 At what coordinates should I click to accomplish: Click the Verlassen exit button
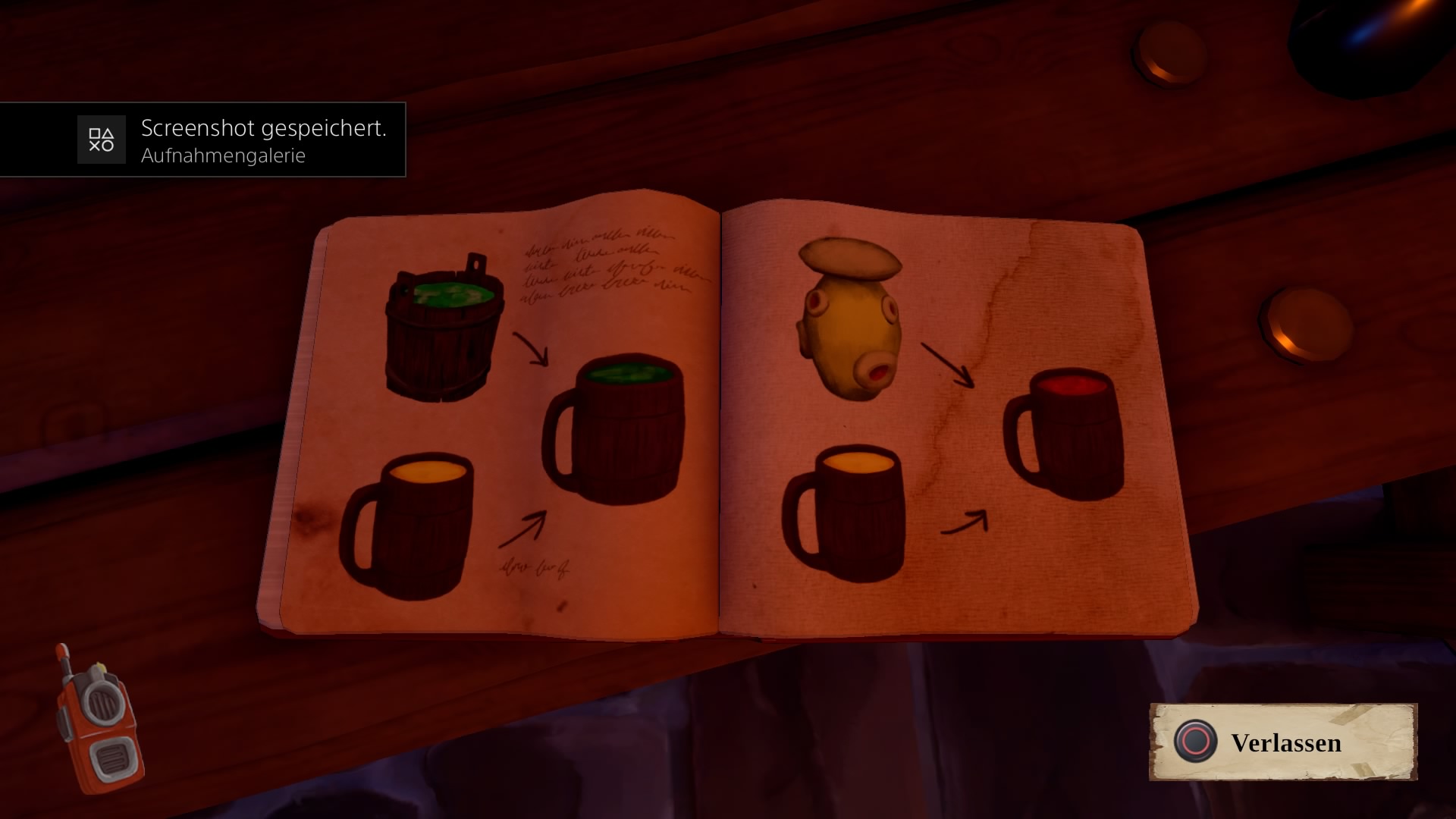[x=1283, y=742]
